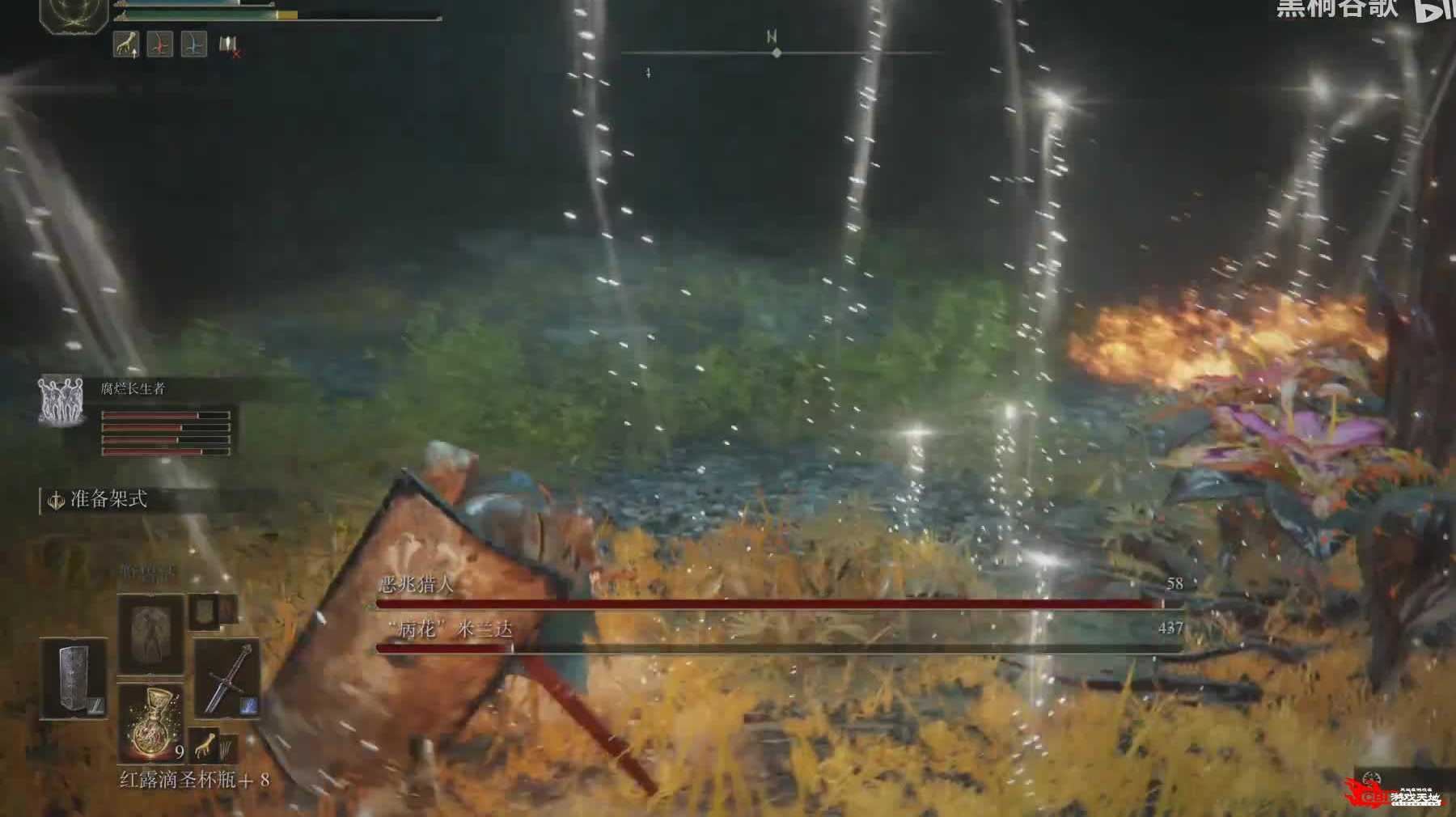
Task: Click the blue figure status icon
Action: pyautogui.click(x=193, y=44)
